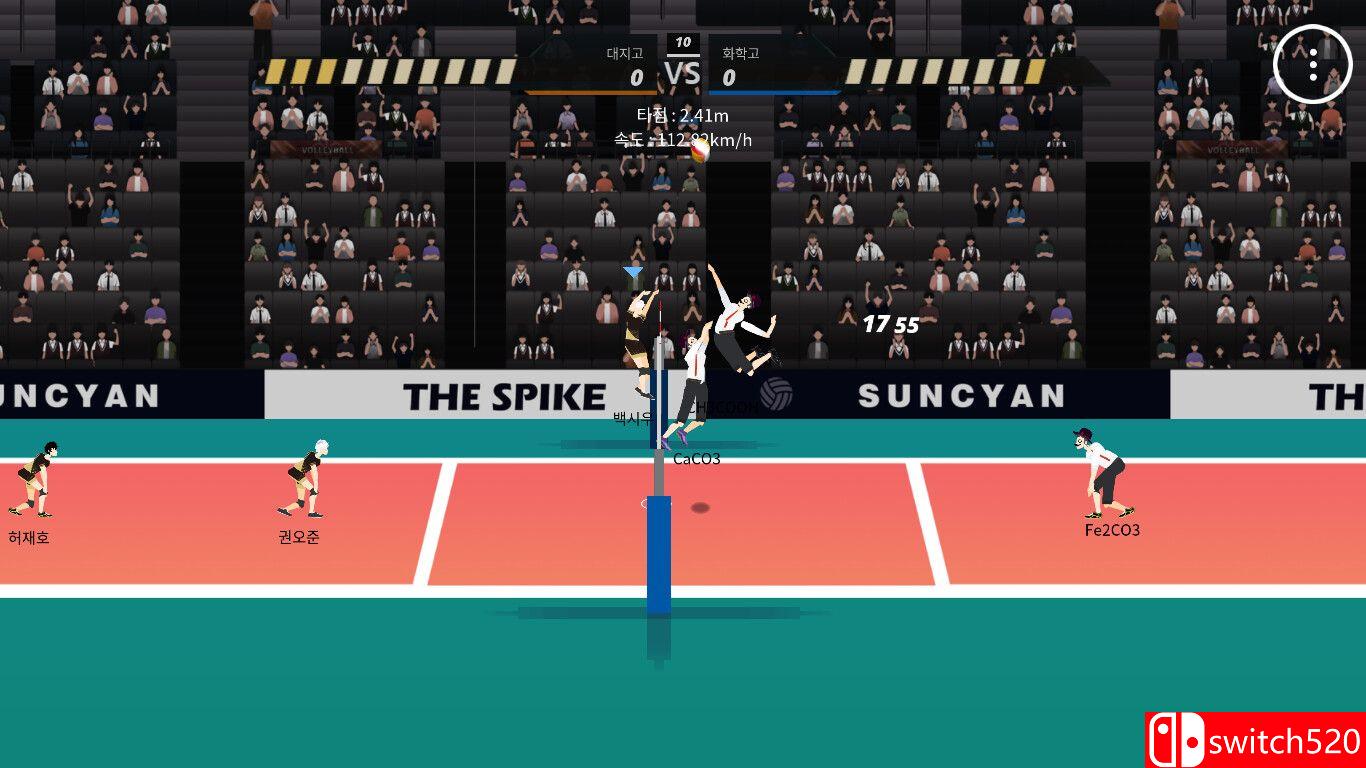Select the blue arrow marker above the spiker

click(632, 269)
